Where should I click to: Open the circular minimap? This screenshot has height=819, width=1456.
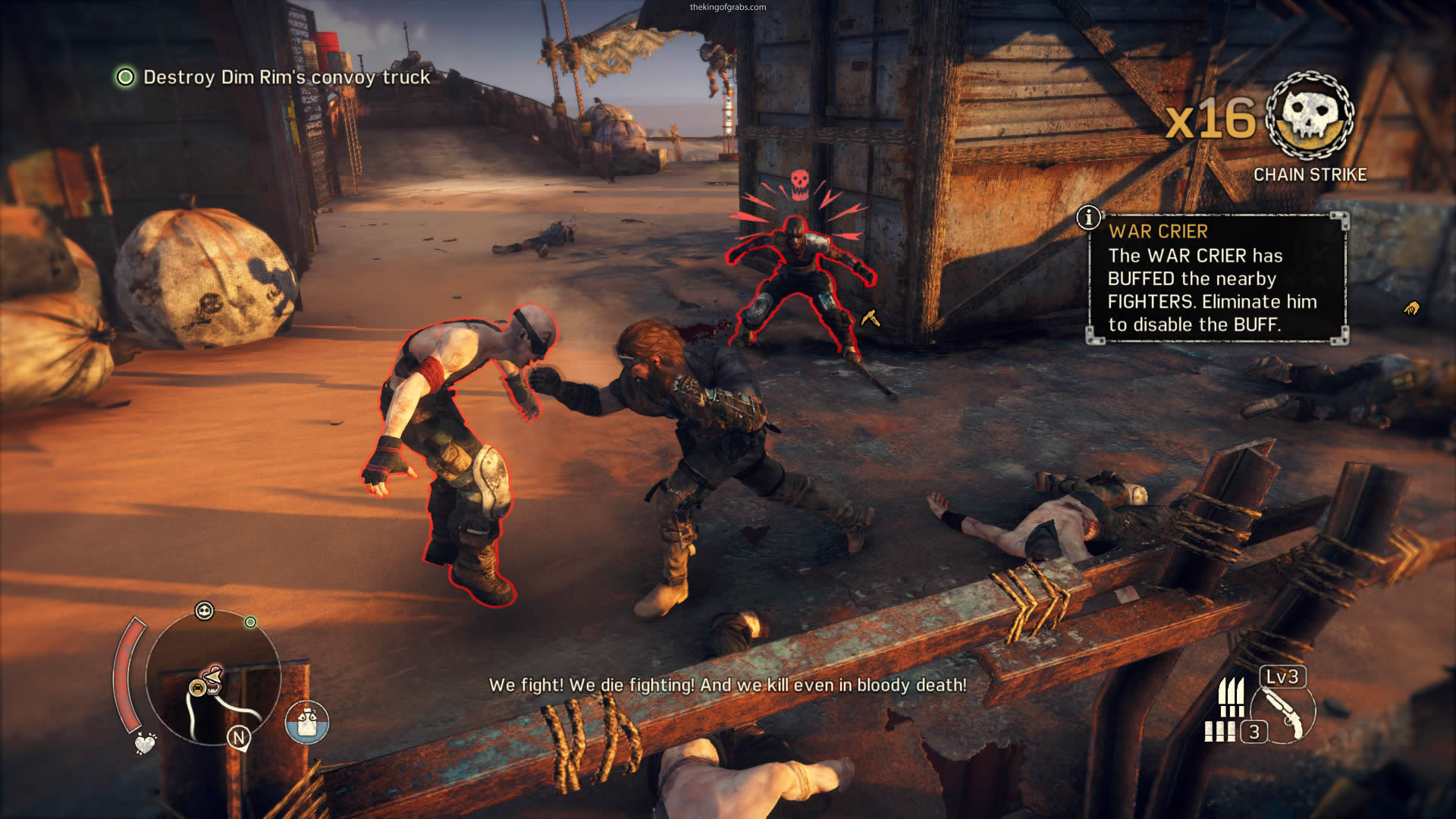coord(212,677)
